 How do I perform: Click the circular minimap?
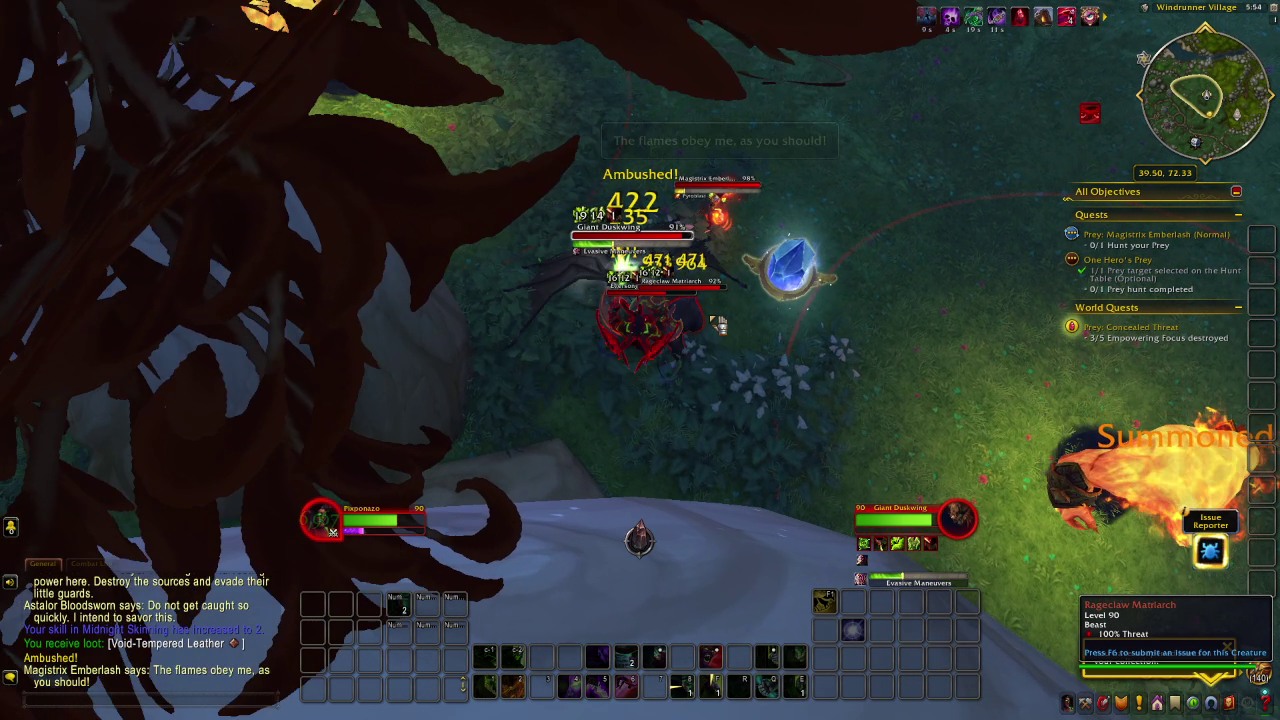pos(1205,96)
